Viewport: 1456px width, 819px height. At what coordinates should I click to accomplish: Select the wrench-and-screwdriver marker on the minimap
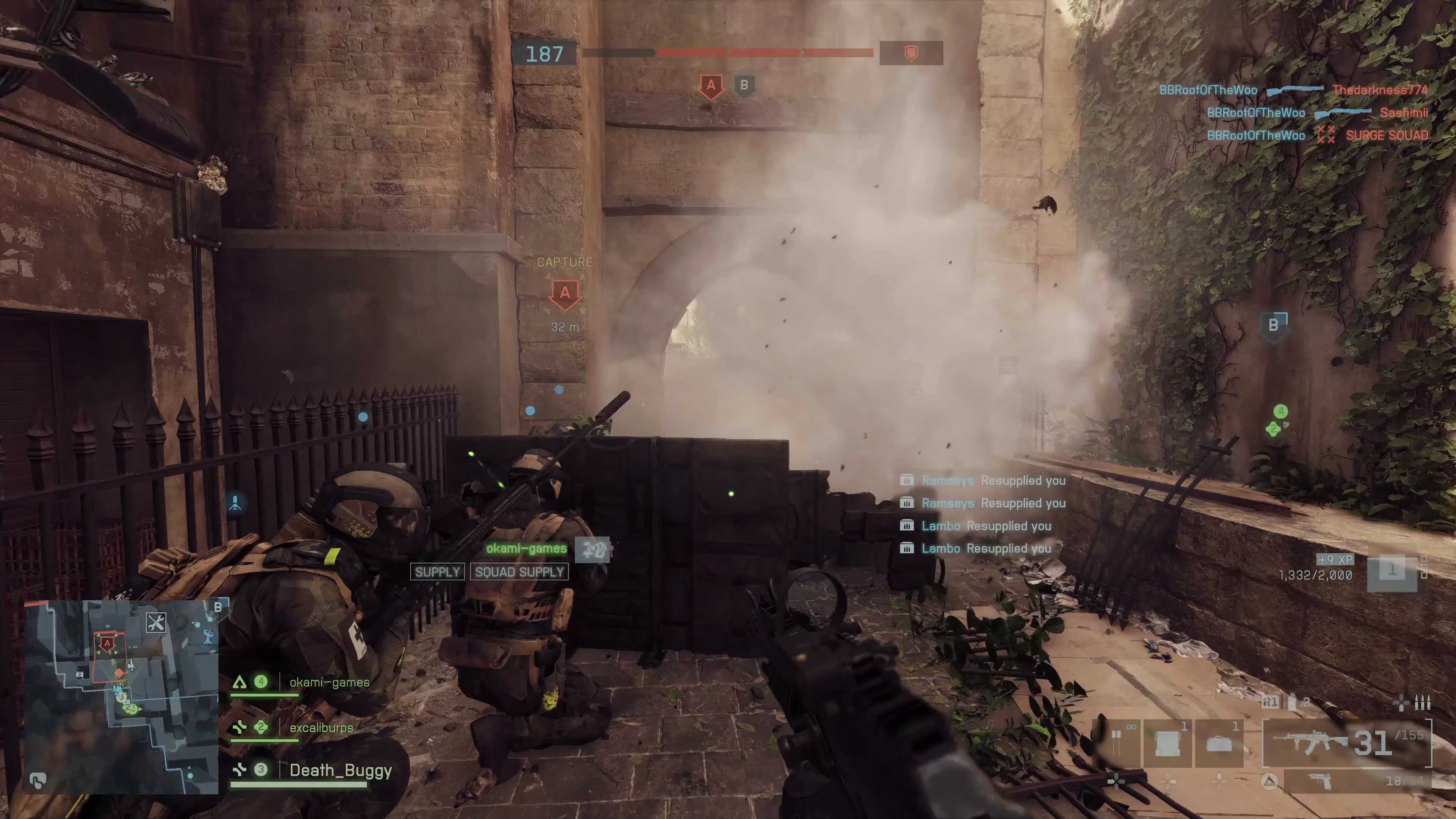[155, 622]
